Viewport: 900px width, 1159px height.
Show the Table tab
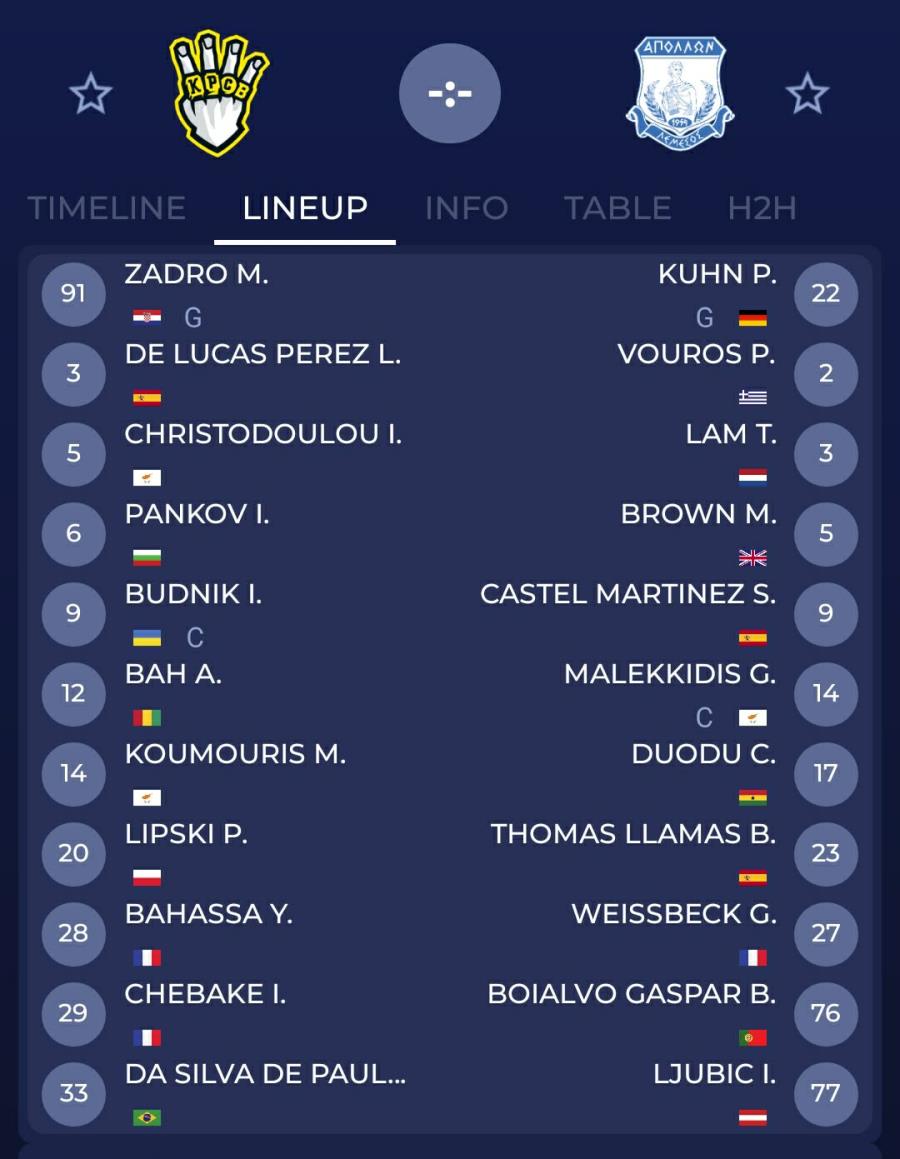(x=617, y=208)
